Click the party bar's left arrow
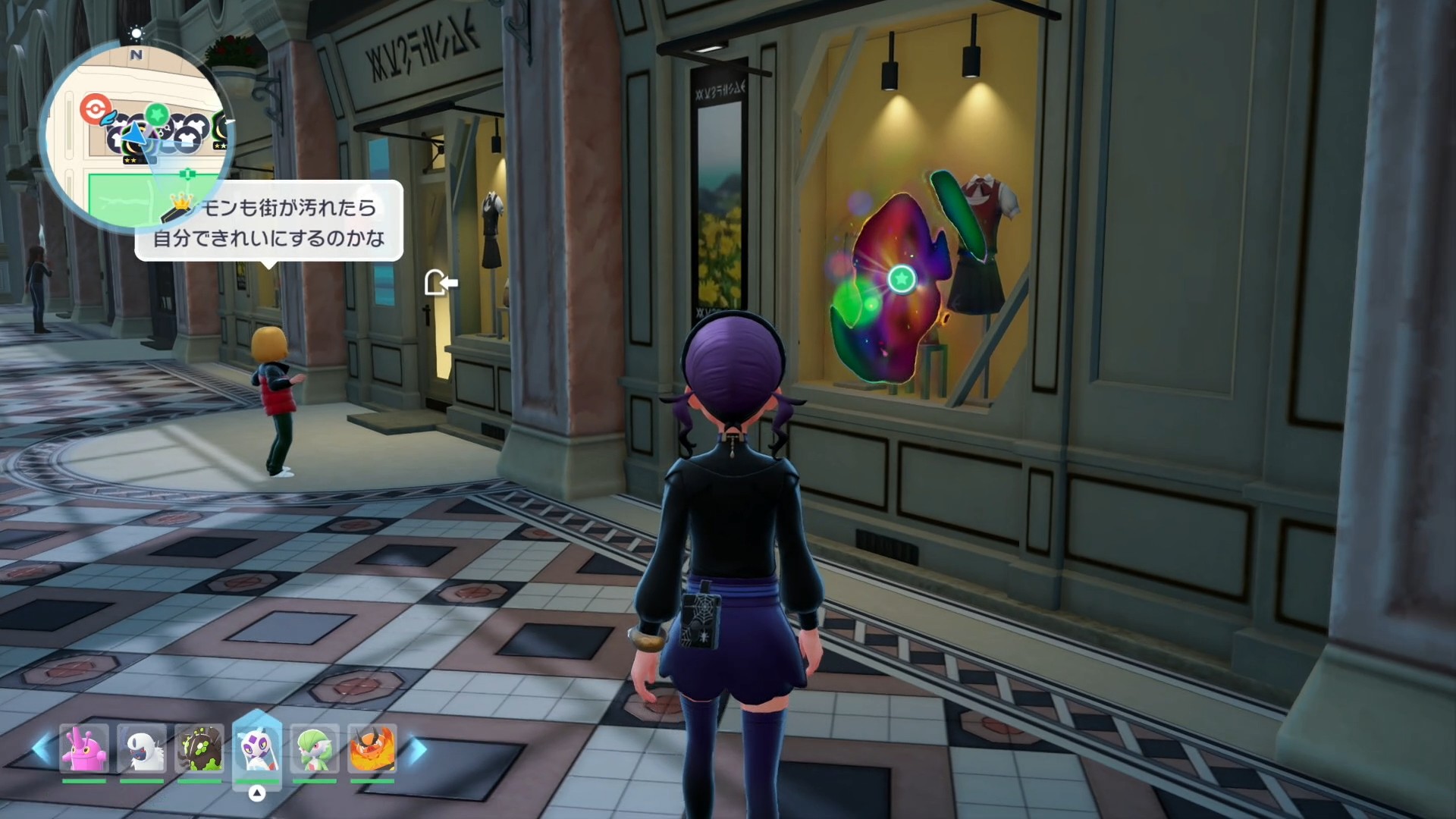 pos(42,748)
